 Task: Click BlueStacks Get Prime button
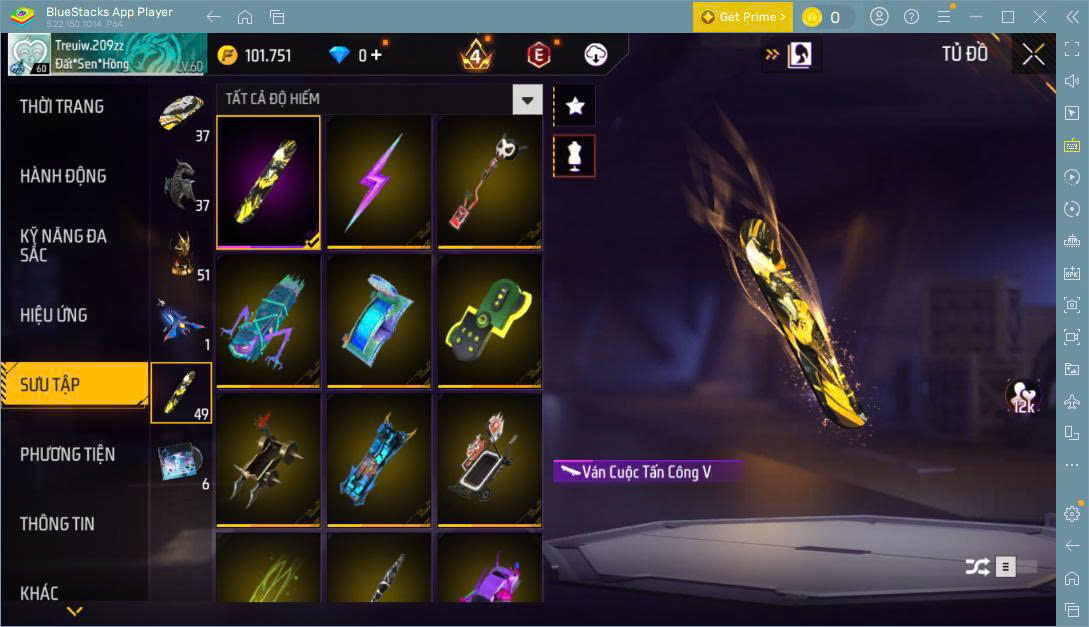click(743, 17)
